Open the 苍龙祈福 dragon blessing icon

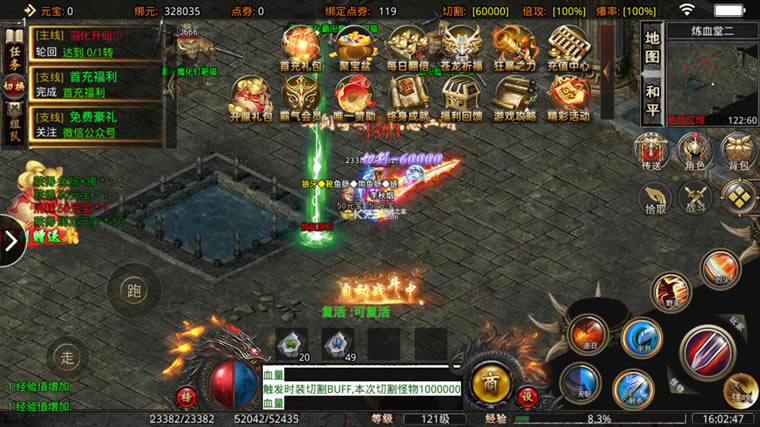click(462, 46)
